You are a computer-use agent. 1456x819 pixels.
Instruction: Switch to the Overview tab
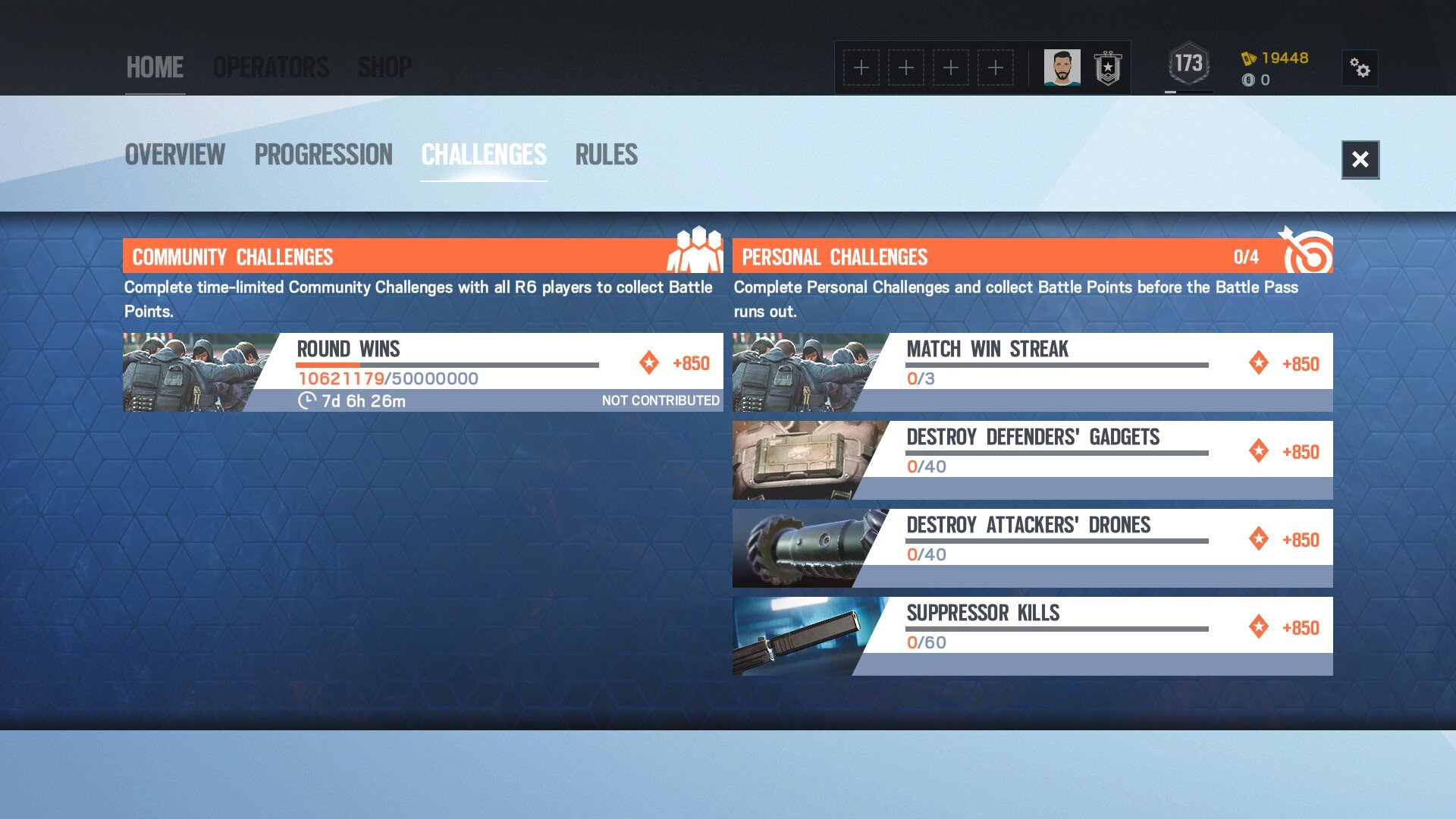pyautogui.click(x=174, y=155)
